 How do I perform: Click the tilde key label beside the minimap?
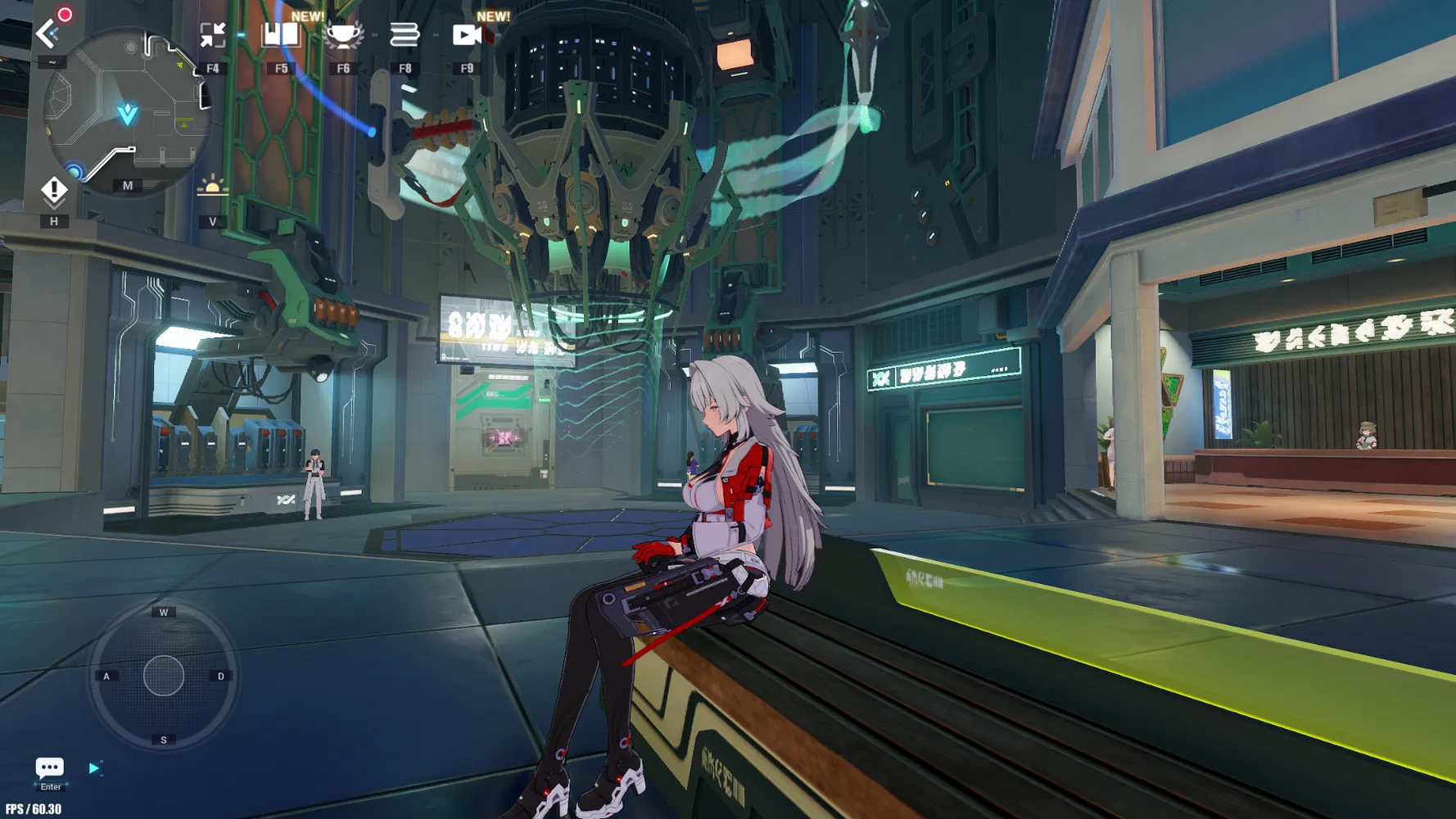point(52,61)
